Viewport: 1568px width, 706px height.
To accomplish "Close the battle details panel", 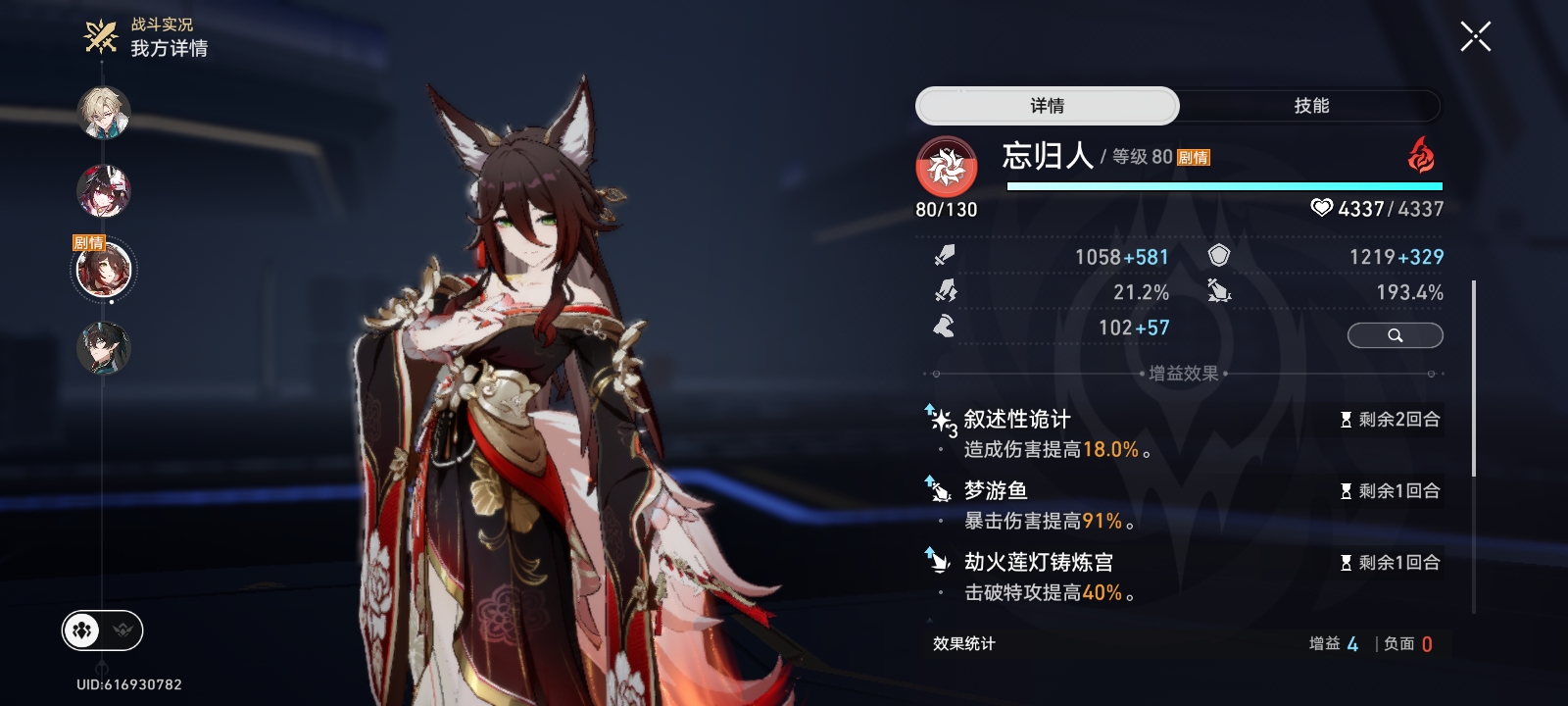I will 1475,37.
